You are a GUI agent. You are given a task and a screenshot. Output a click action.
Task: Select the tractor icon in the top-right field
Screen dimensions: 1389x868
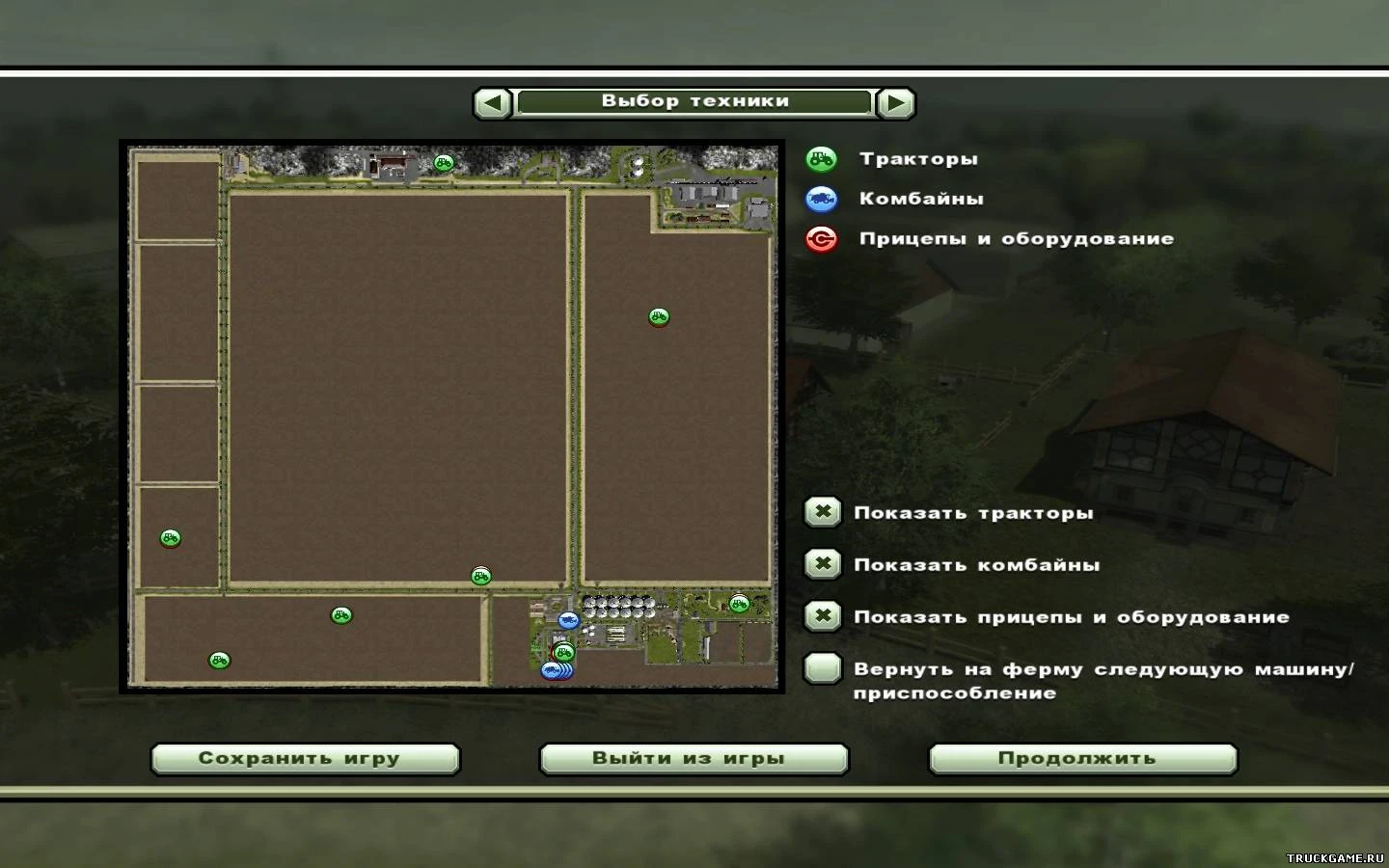click(x=657, y=315)
